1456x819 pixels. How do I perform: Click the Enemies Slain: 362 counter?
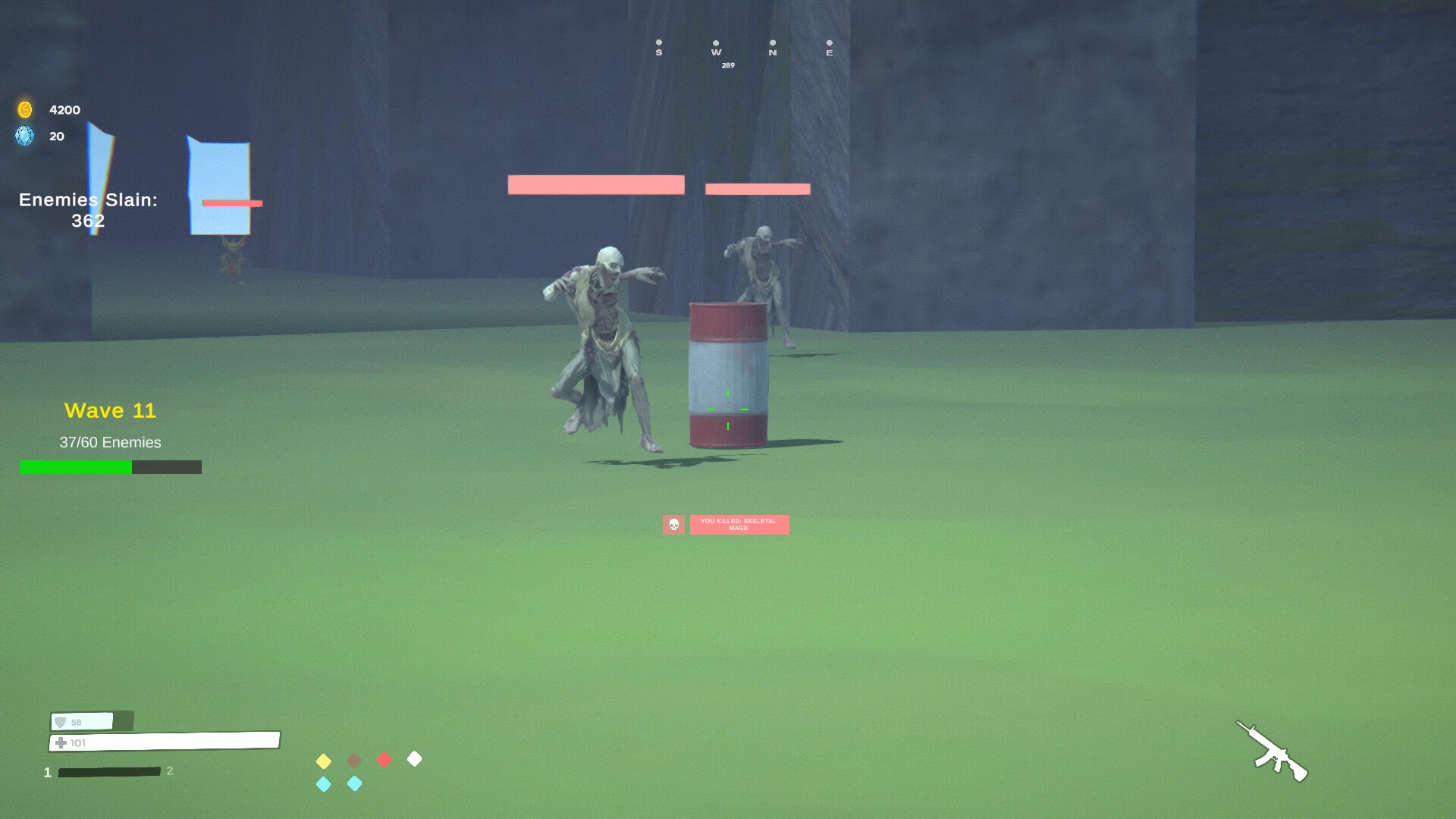pos(88,210)
